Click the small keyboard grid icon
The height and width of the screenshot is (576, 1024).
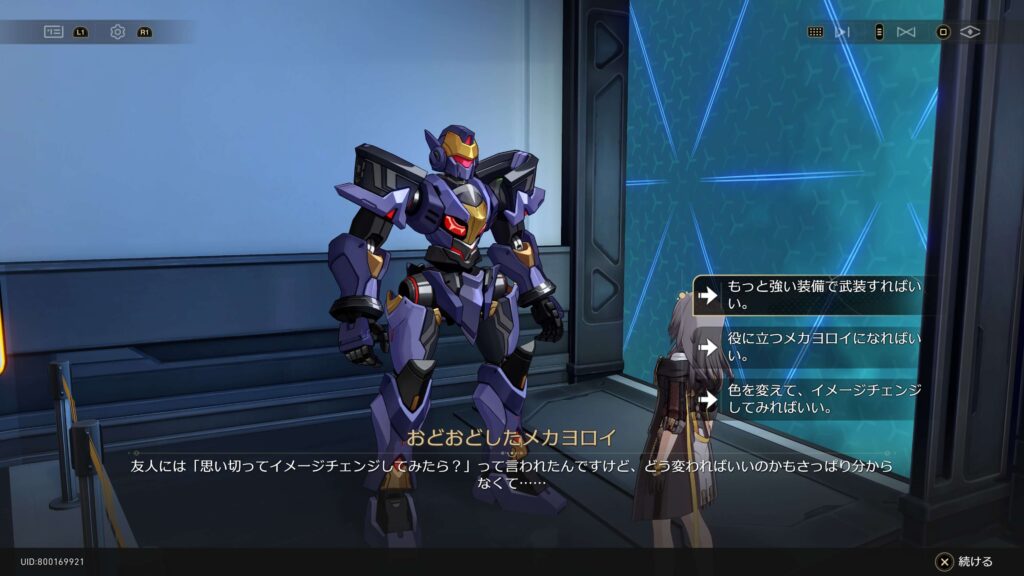pyautogui.click(x=815, y=32)
